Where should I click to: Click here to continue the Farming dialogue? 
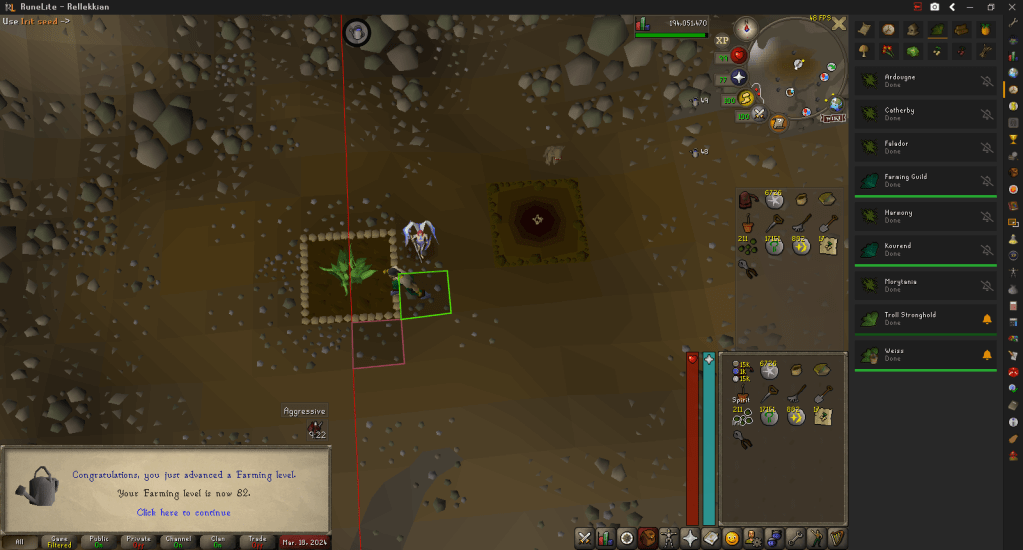click(x=183, y=512)
